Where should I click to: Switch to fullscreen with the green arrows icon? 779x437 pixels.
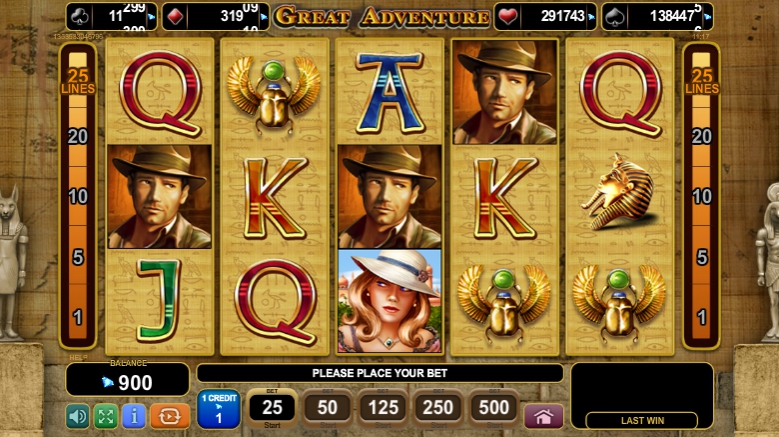105,416
